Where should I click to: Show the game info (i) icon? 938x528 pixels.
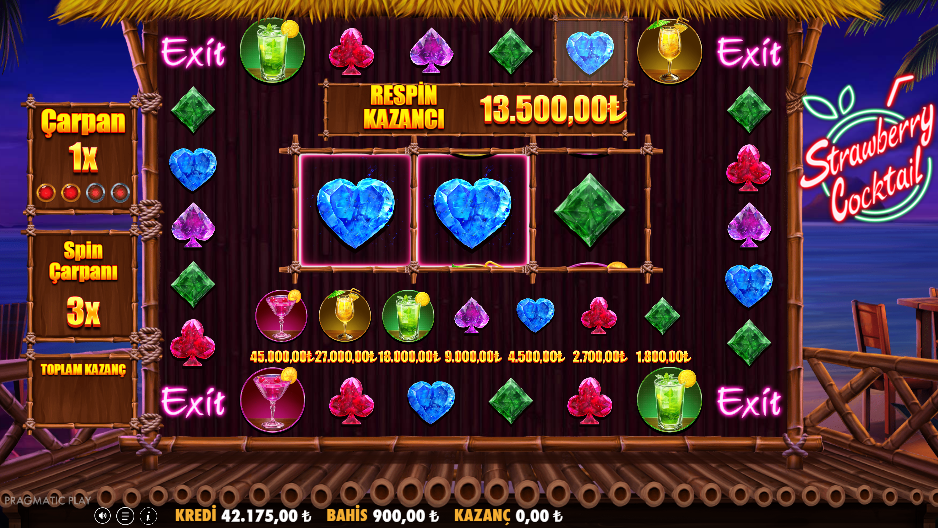click(148, 516)
